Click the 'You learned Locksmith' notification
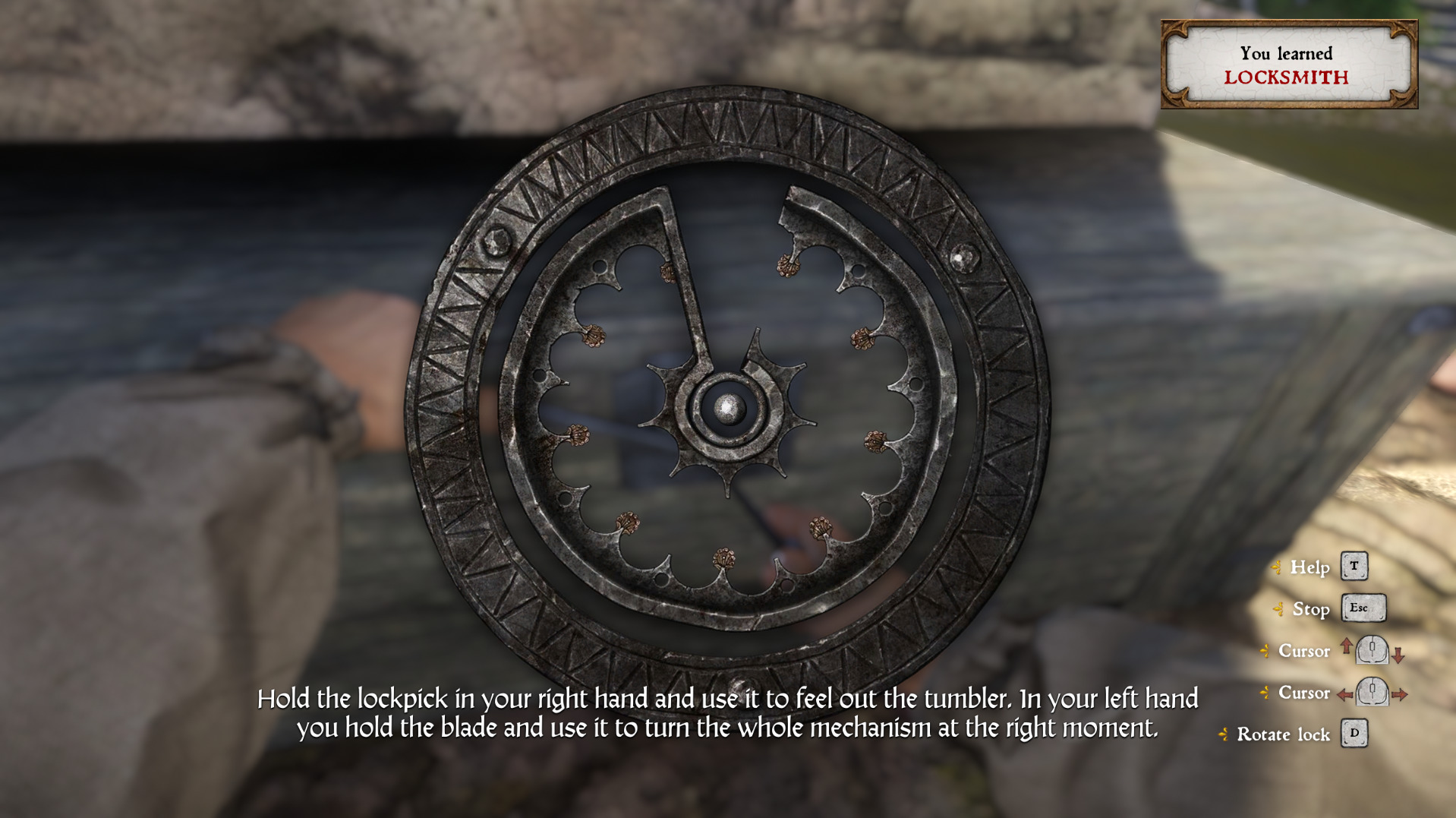Viewport: 1456px width, 818px height. pyautogui.click(x=1288, y=65)
